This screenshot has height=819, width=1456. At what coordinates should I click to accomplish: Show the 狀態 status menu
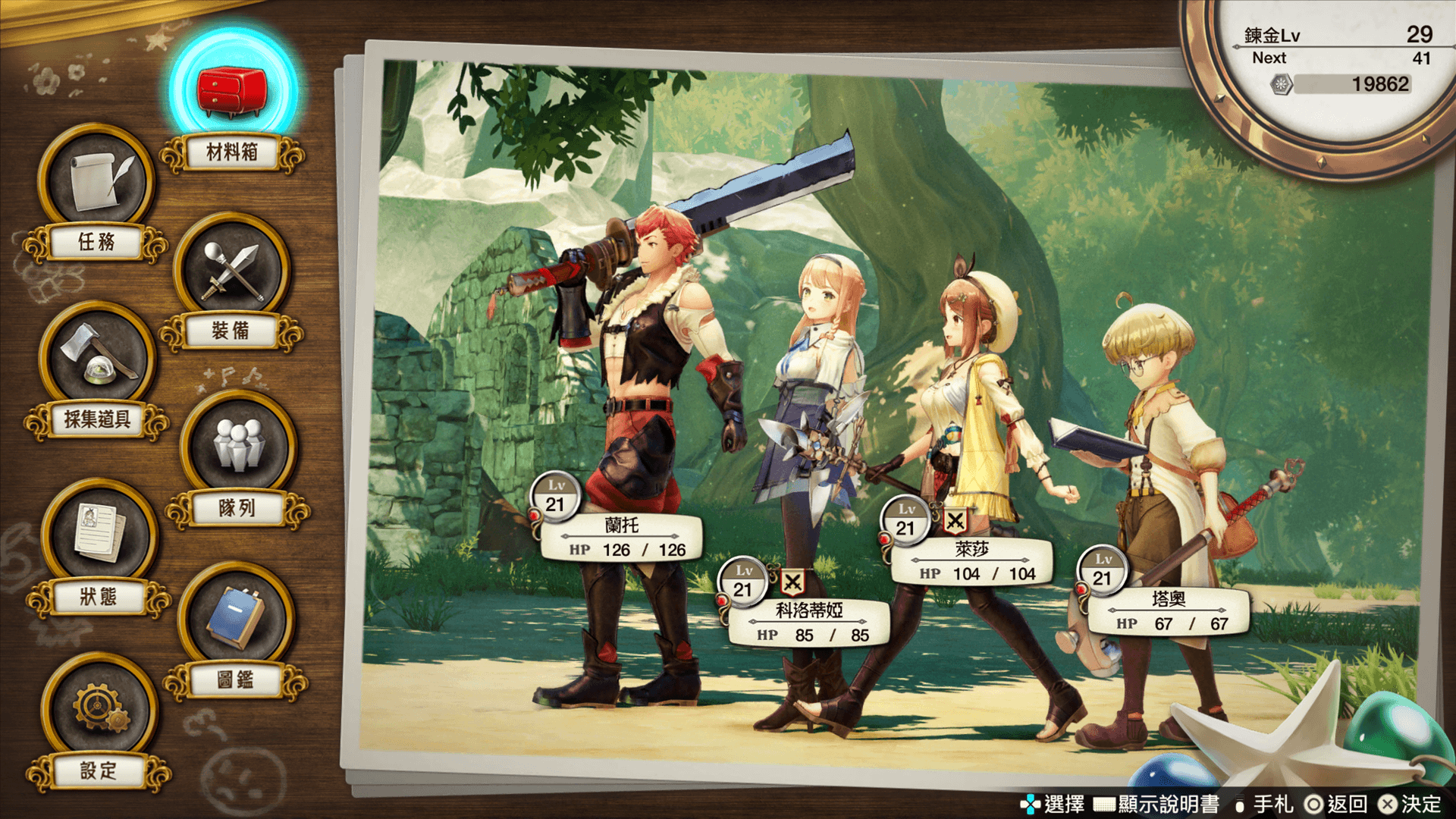click(99, 536)
